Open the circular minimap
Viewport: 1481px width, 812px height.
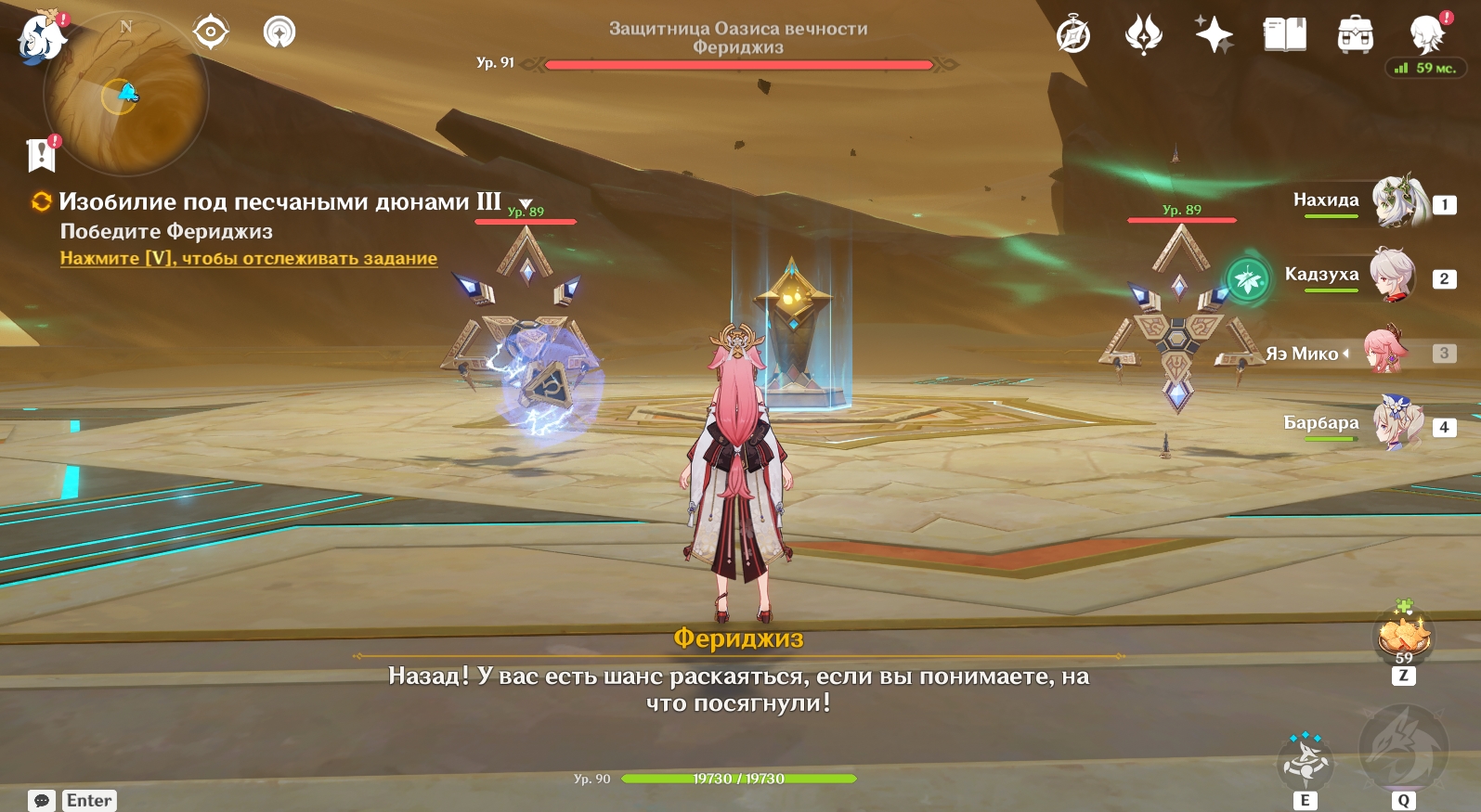pyautogui.click(x=125, y=95)
